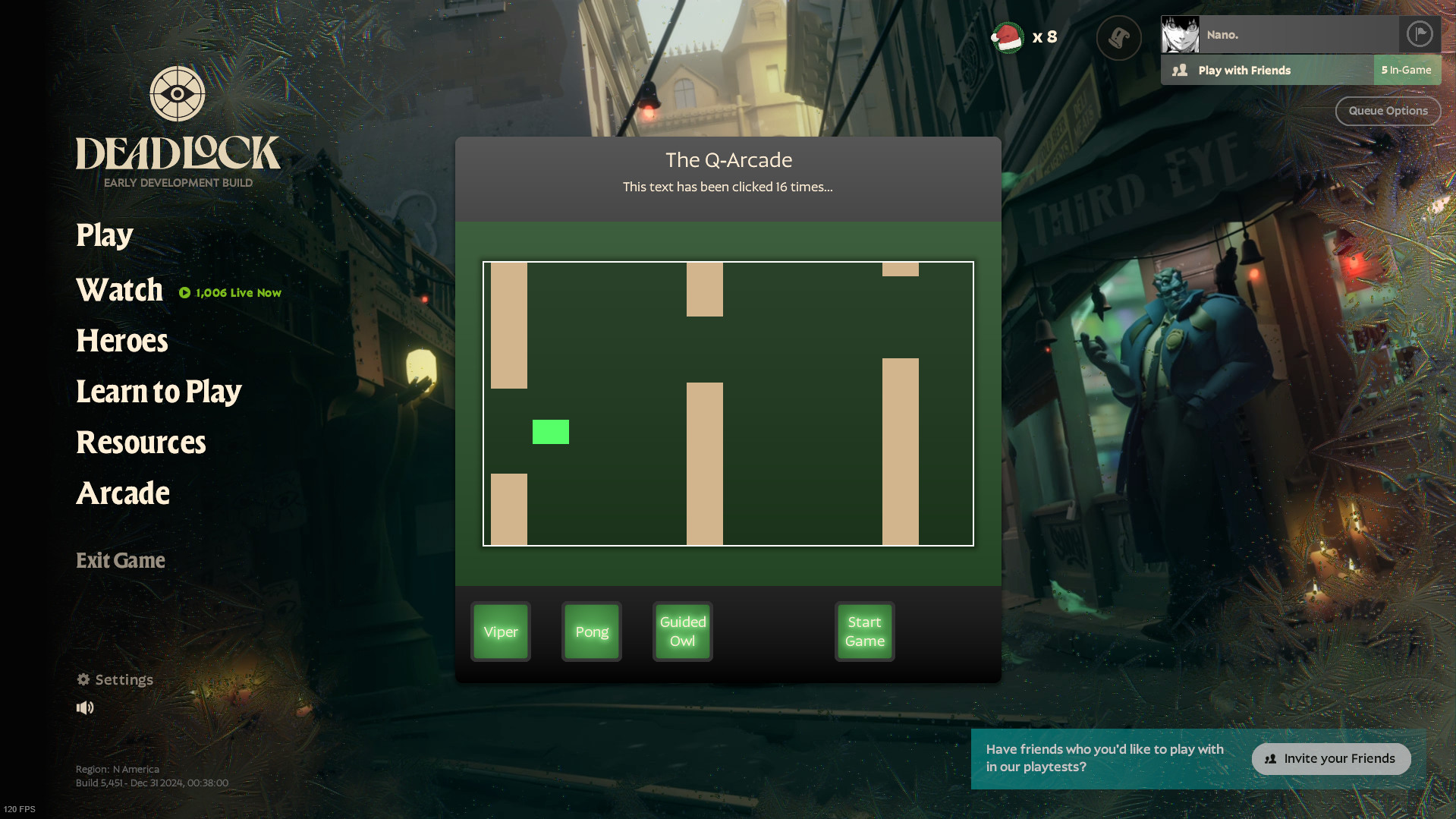Screen dimensions: 1456x819
Task: Click the flag icon near the profile
Action: pyautogui.click(x=1420, y=33)
